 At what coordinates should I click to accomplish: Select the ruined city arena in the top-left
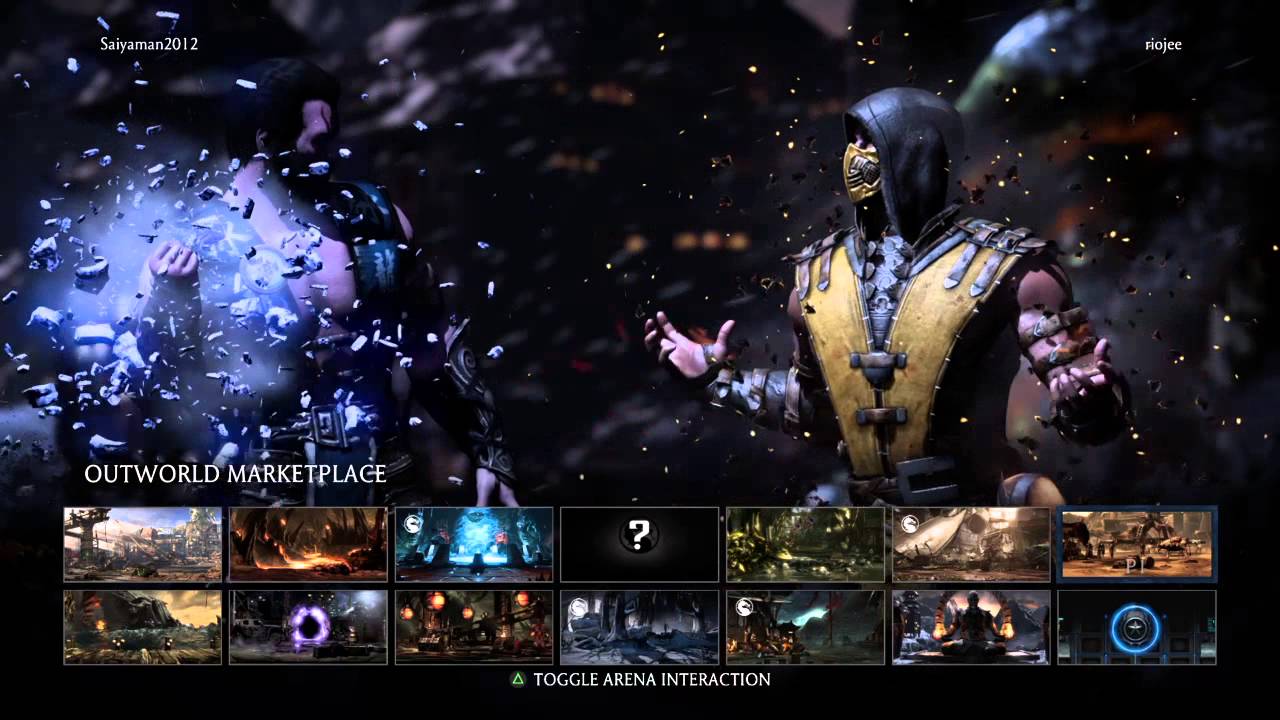140,545
